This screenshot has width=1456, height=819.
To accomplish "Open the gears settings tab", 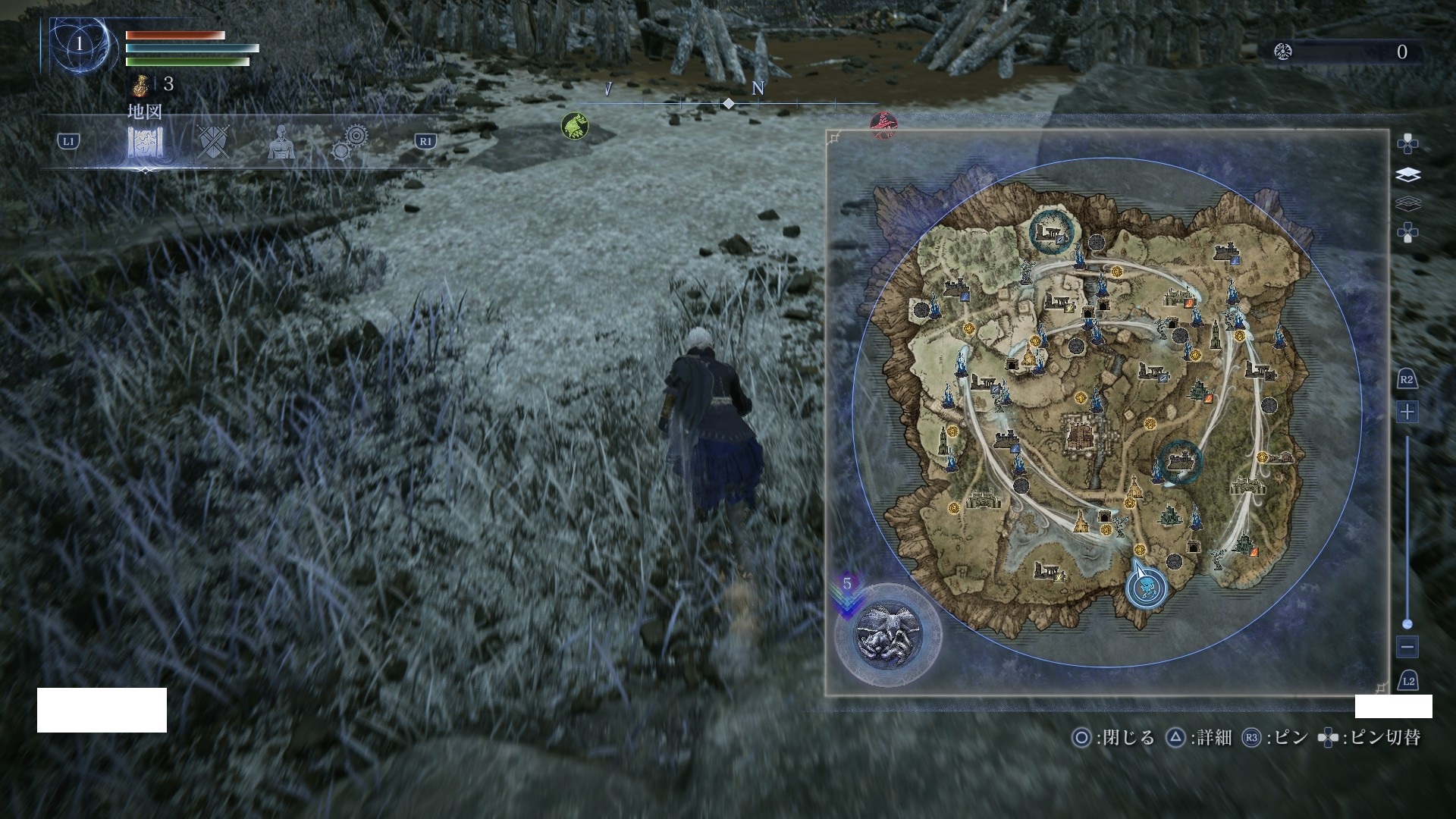I will point(350,142).
